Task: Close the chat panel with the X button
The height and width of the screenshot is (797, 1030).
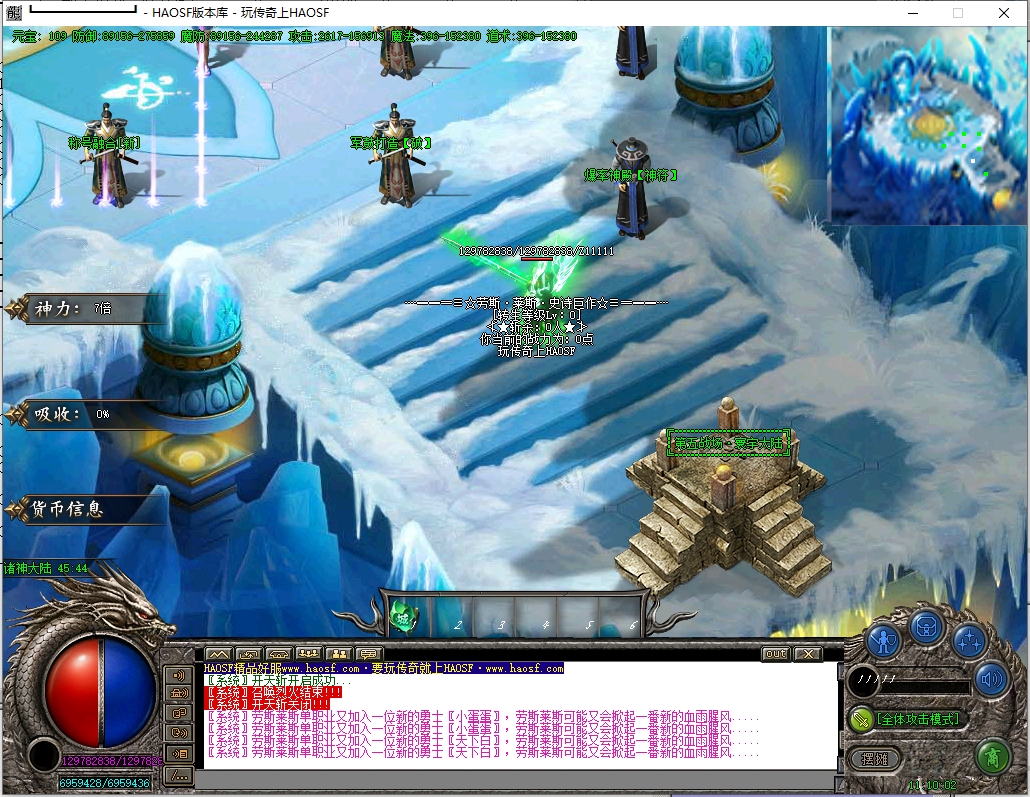Action: pyautogui.click(x=808, y=654)
